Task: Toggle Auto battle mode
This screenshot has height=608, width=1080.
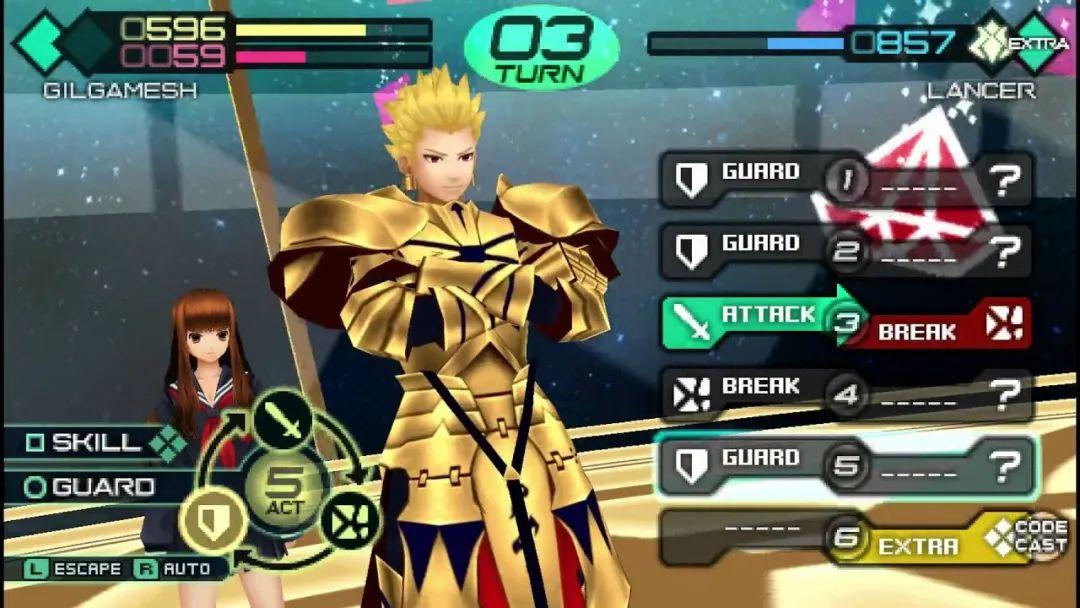Action: tap(175, 569)
